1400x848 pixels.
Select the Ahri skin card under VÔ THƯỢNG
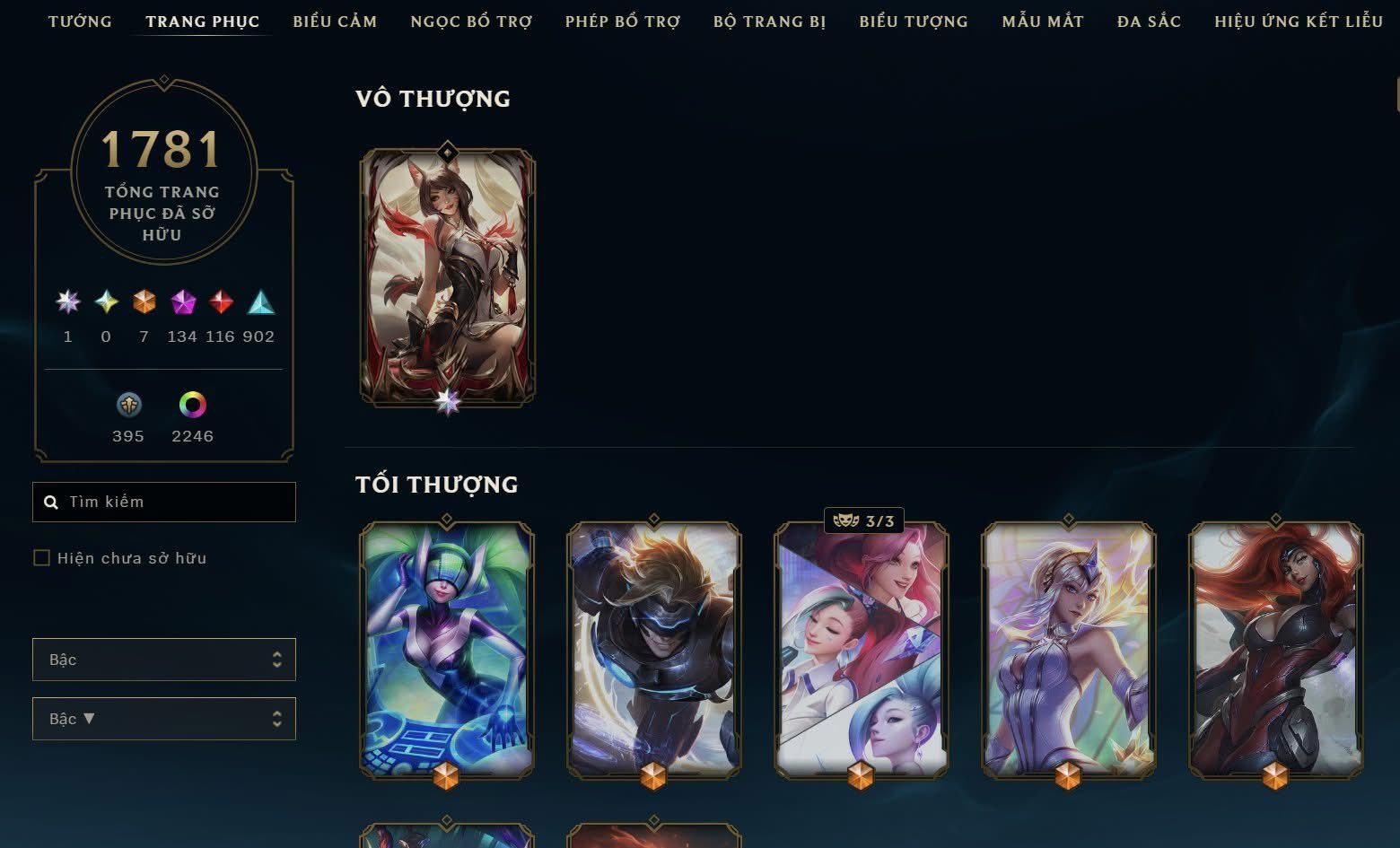click(x=446, y=275)
